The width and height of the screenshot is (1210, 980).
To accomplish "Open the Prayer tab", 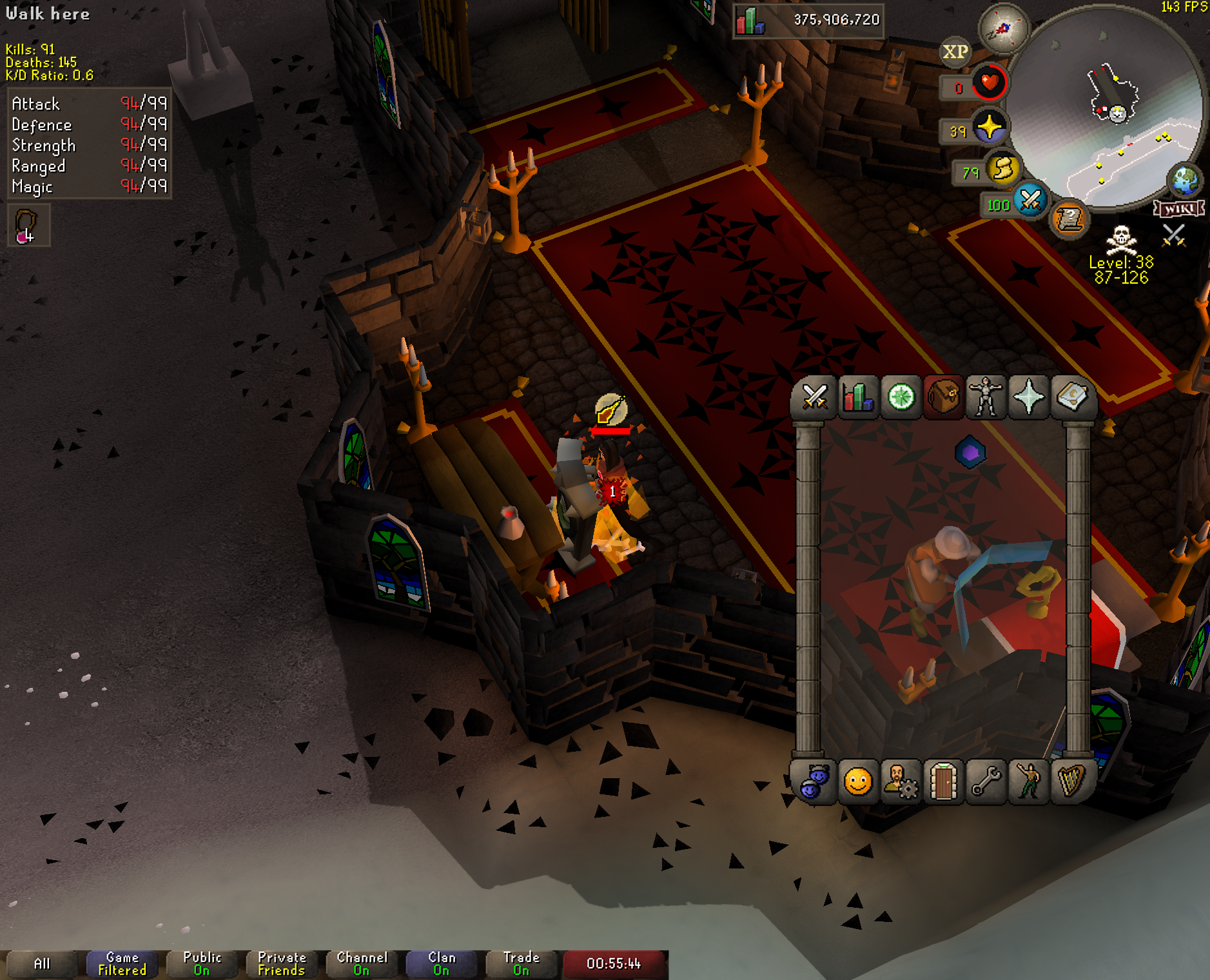I will (1029, 397).
